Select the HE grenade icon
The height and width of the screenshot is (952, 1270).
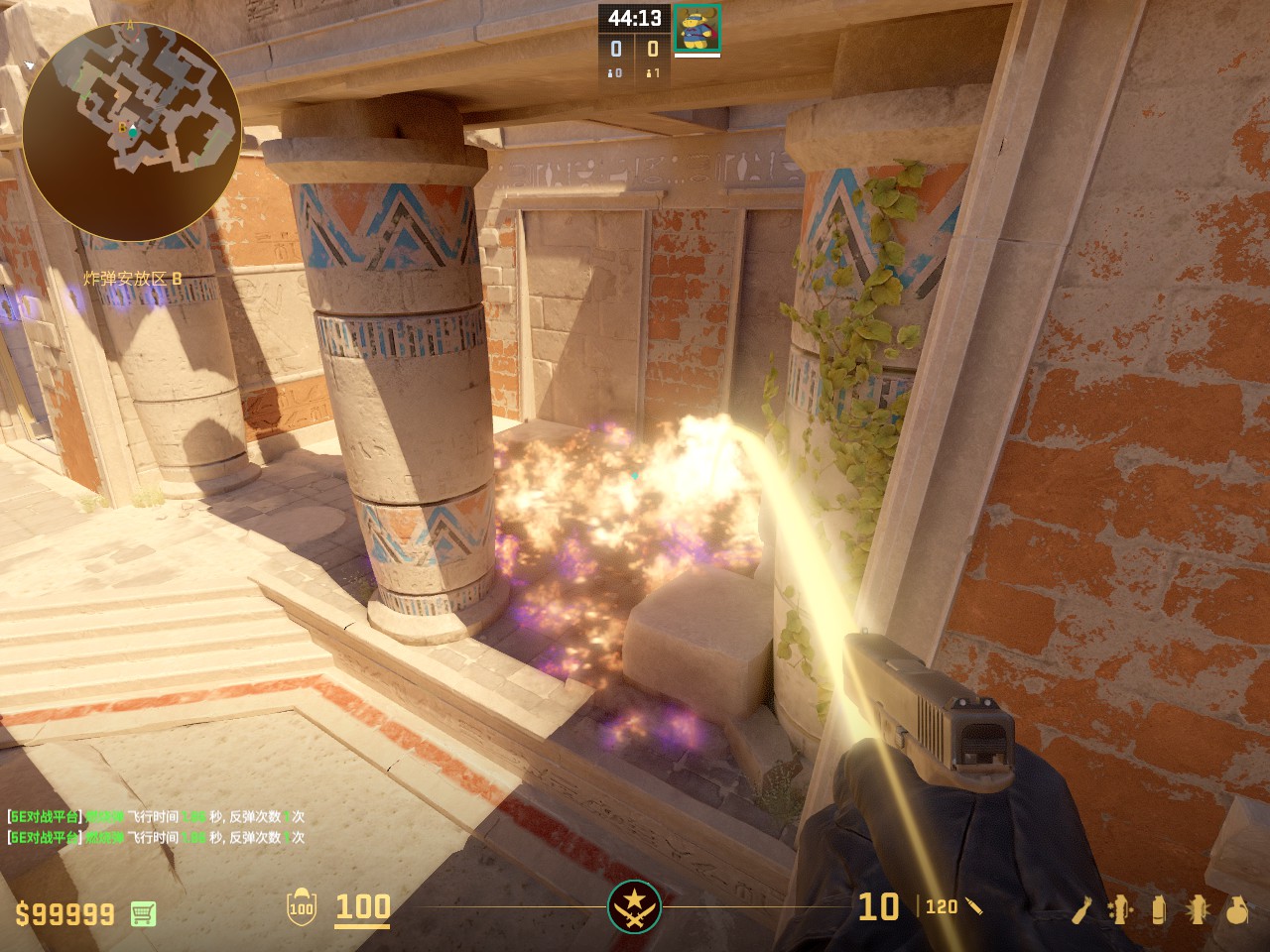(1236, 909)
